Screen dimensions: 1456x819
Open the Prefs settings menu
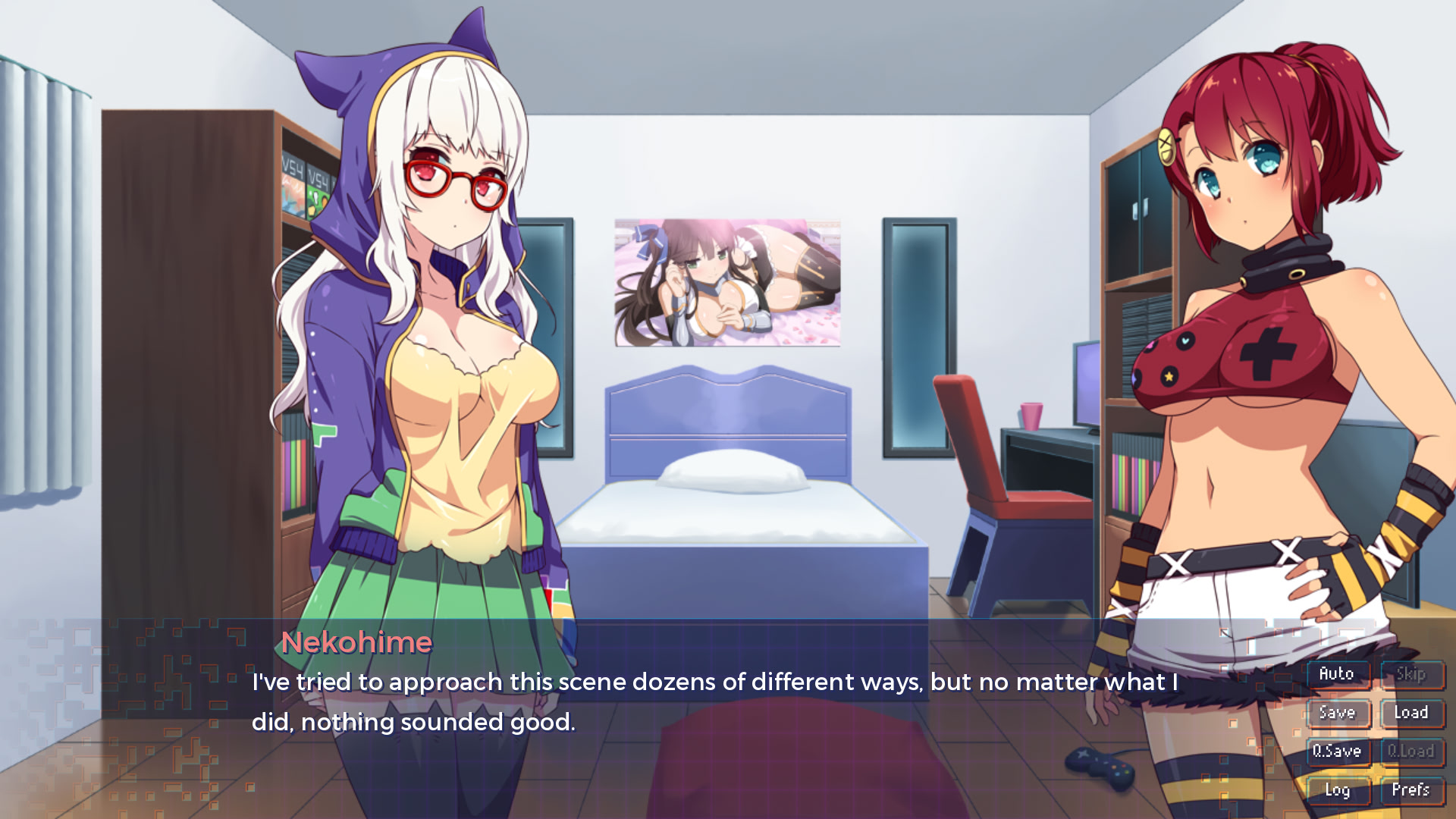pos(1412,789)
